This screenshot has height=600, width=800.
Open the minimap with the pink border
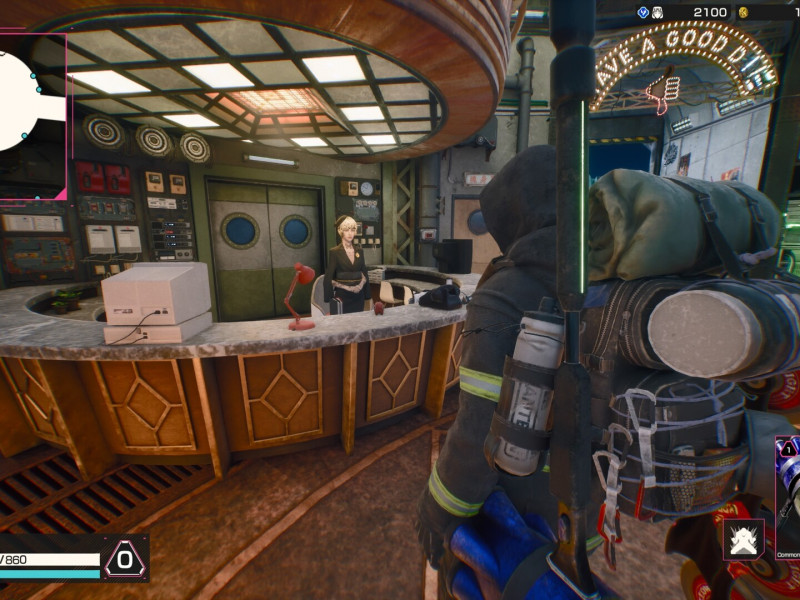point(30,115)
